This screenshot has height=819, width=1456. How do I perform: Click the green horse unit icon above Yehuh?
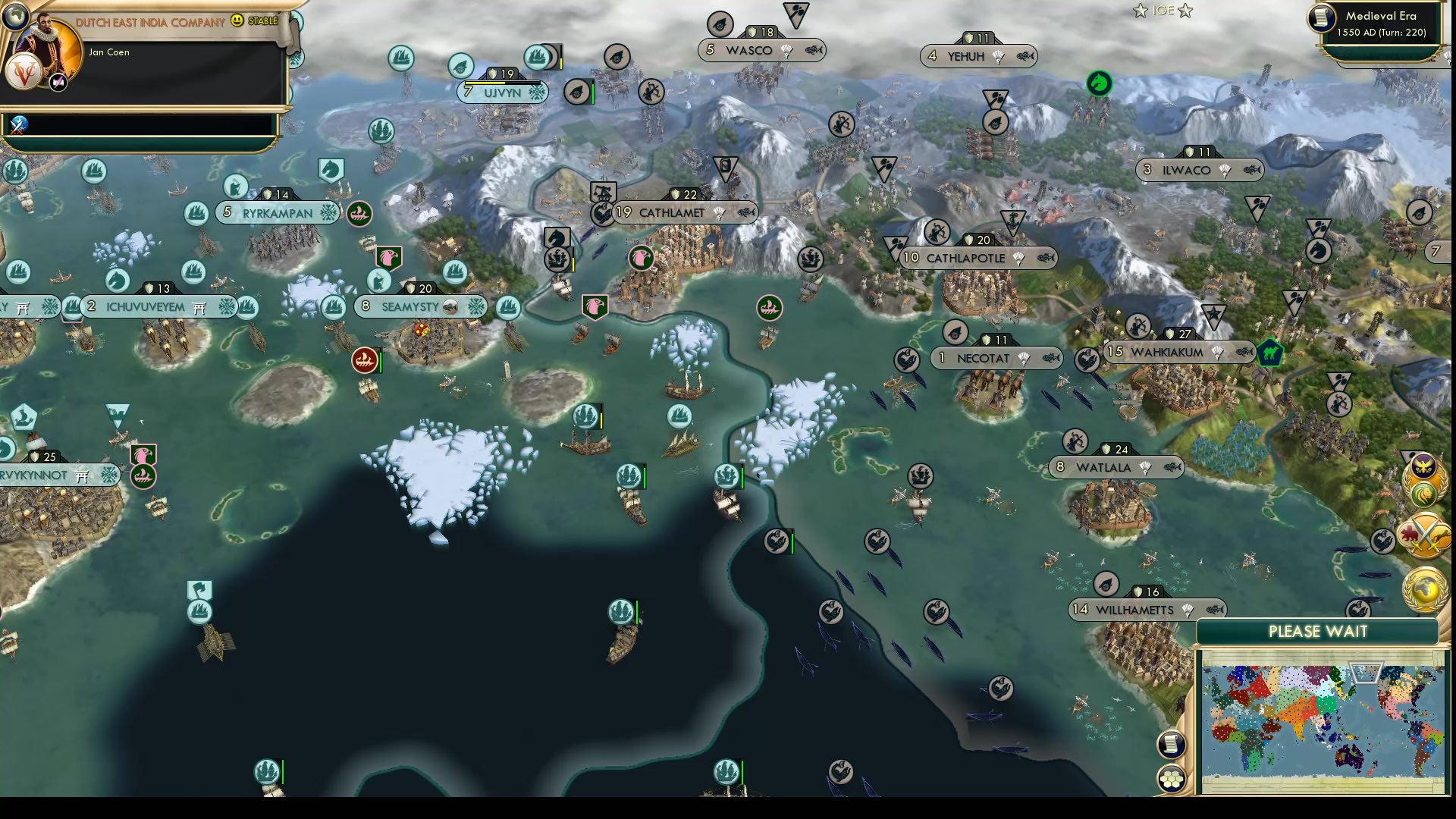[x=1100, y=84]
